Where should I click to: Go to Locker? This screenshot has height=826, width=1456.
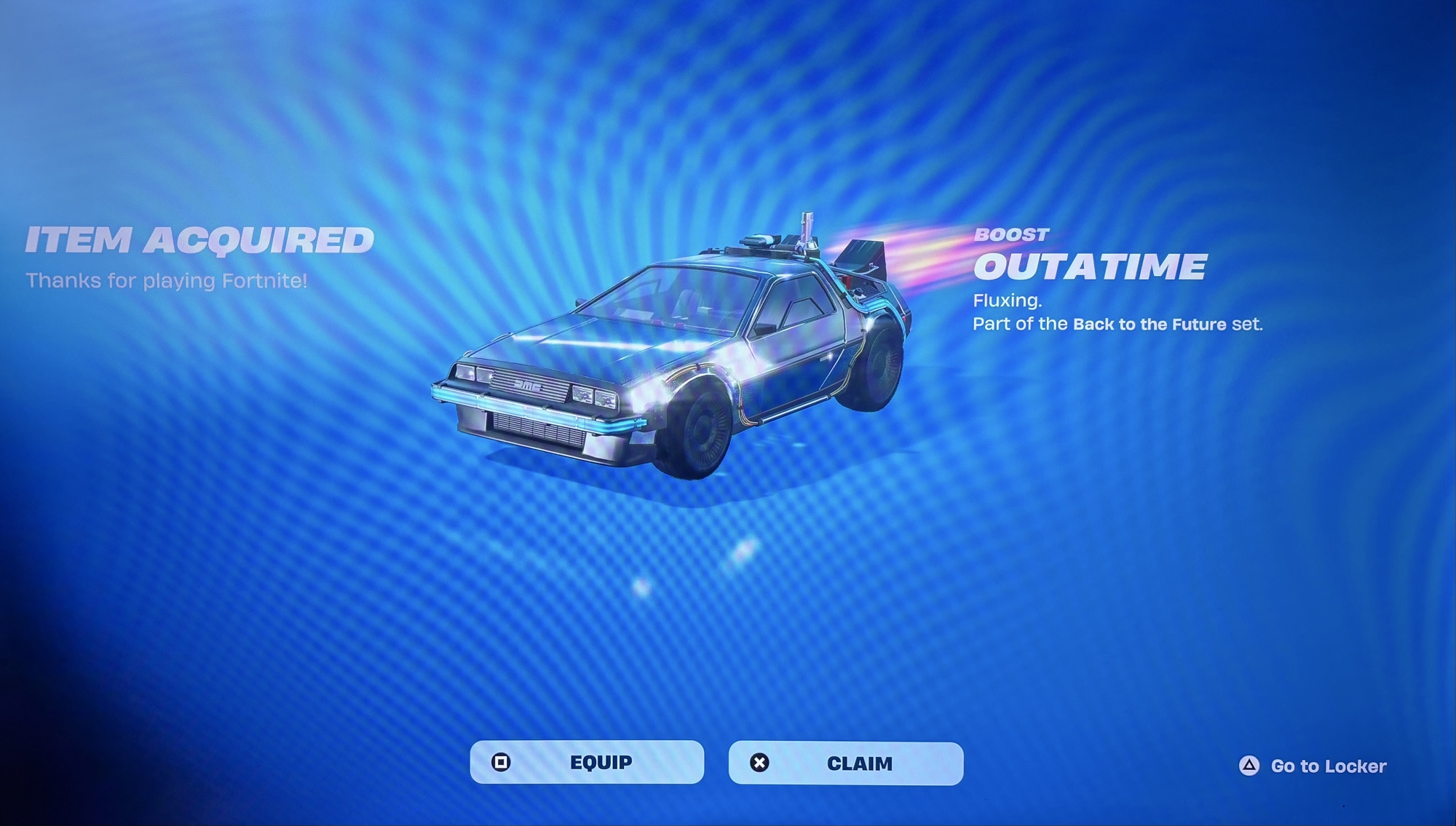coord(1313,766)
